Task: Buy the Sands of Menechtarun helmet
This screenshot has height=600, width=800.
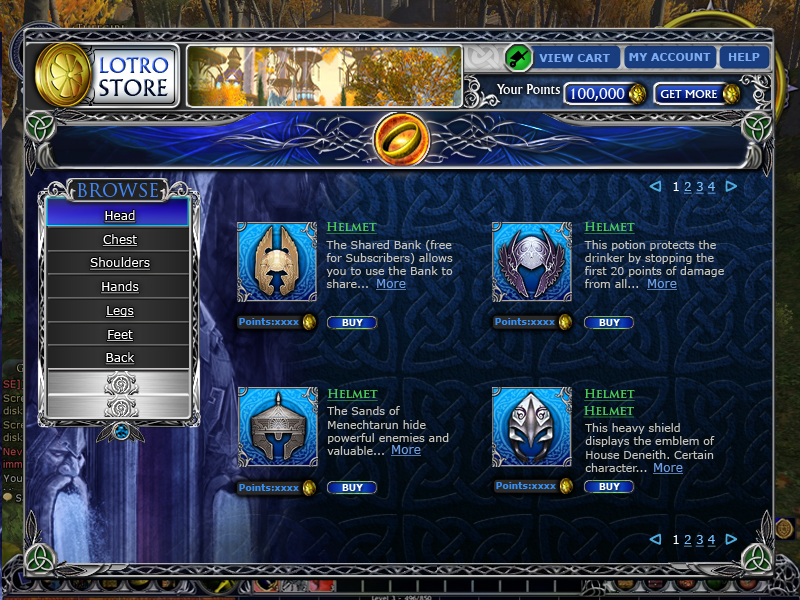Action: 352,488
